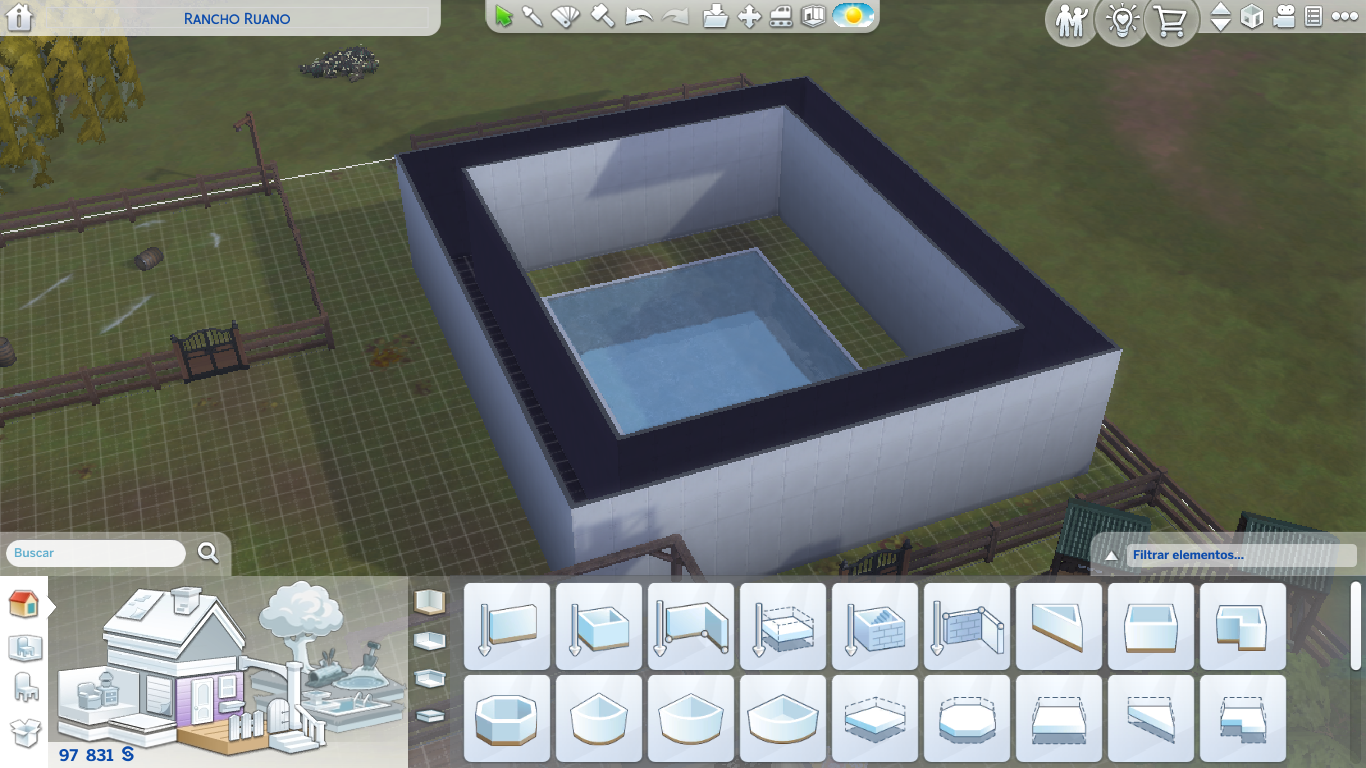
Task: Open the design style tool
Action: pyautogui.click(x=564, y=15)
